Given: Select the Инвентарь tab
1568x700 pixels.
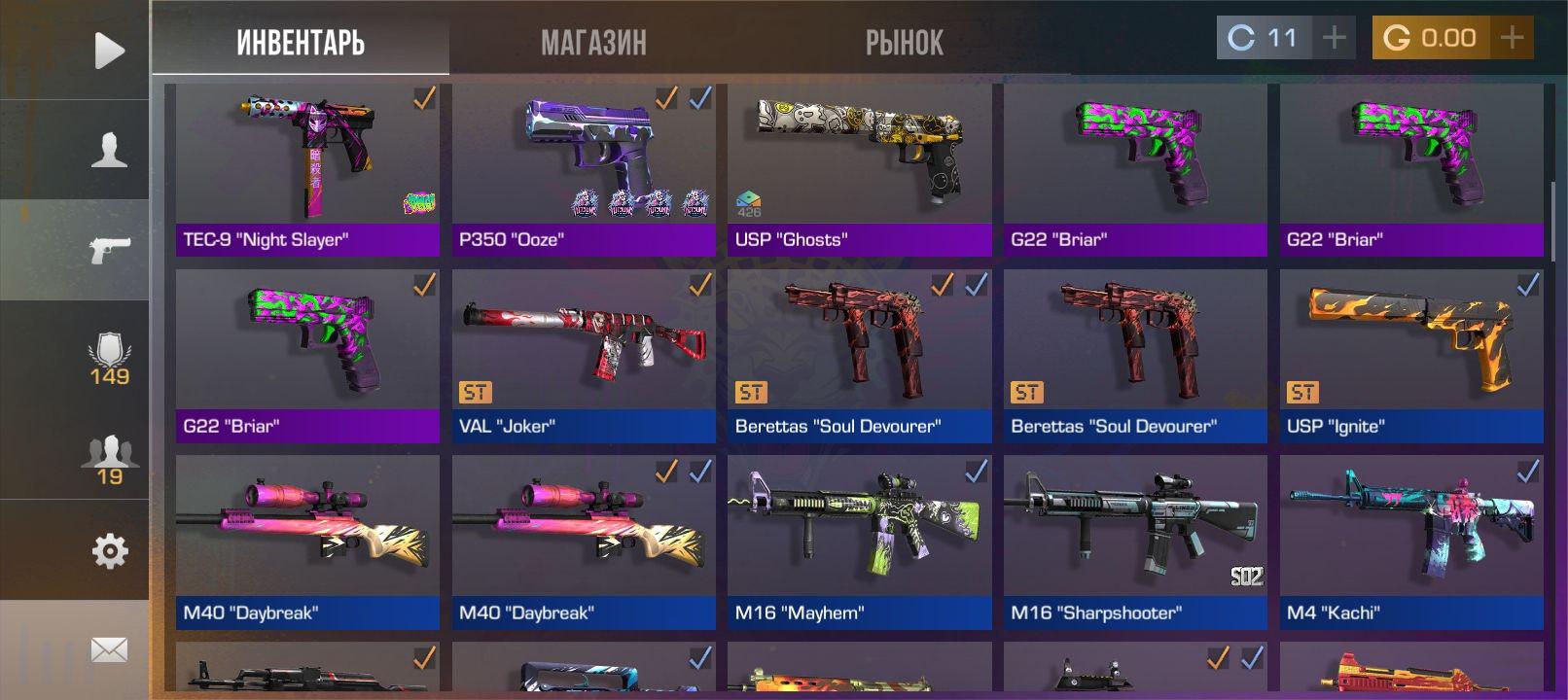Looking at the screenshot, I should (301, 43).
